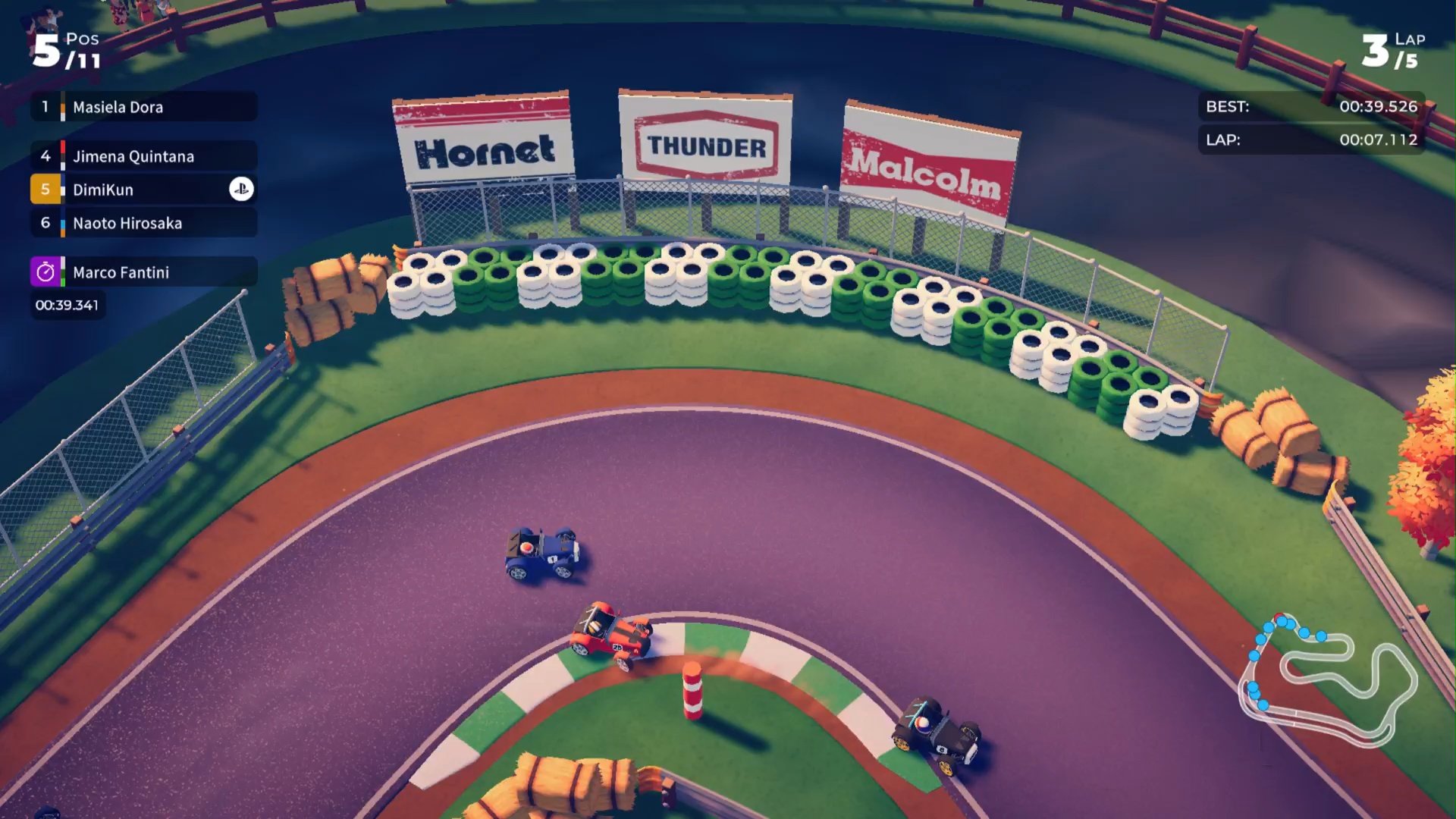The width and height of the screenshot is (1456, 819).
Task: Click the PlayStation platform icon beside DimiKun
Action: pyautogui.click(x=240, y=189)
